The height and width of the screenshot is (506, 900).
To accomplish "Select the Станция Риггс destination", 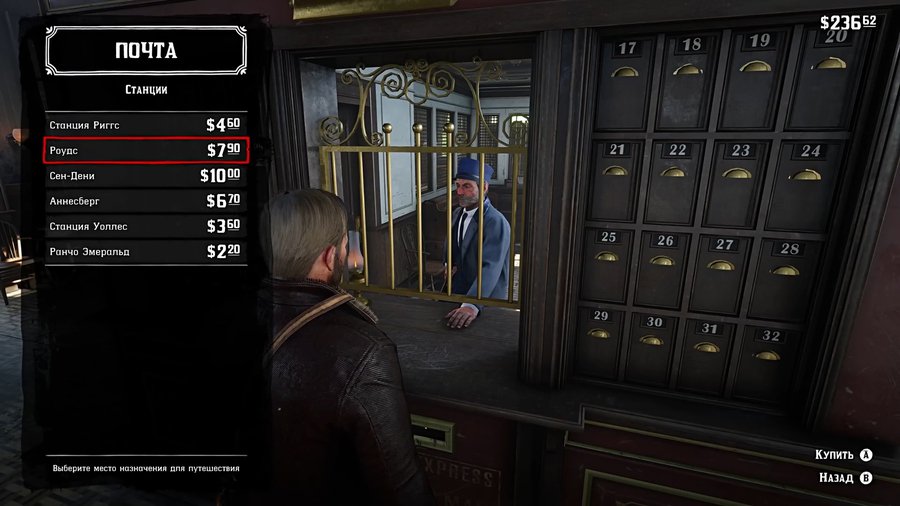I will (145, 125).
